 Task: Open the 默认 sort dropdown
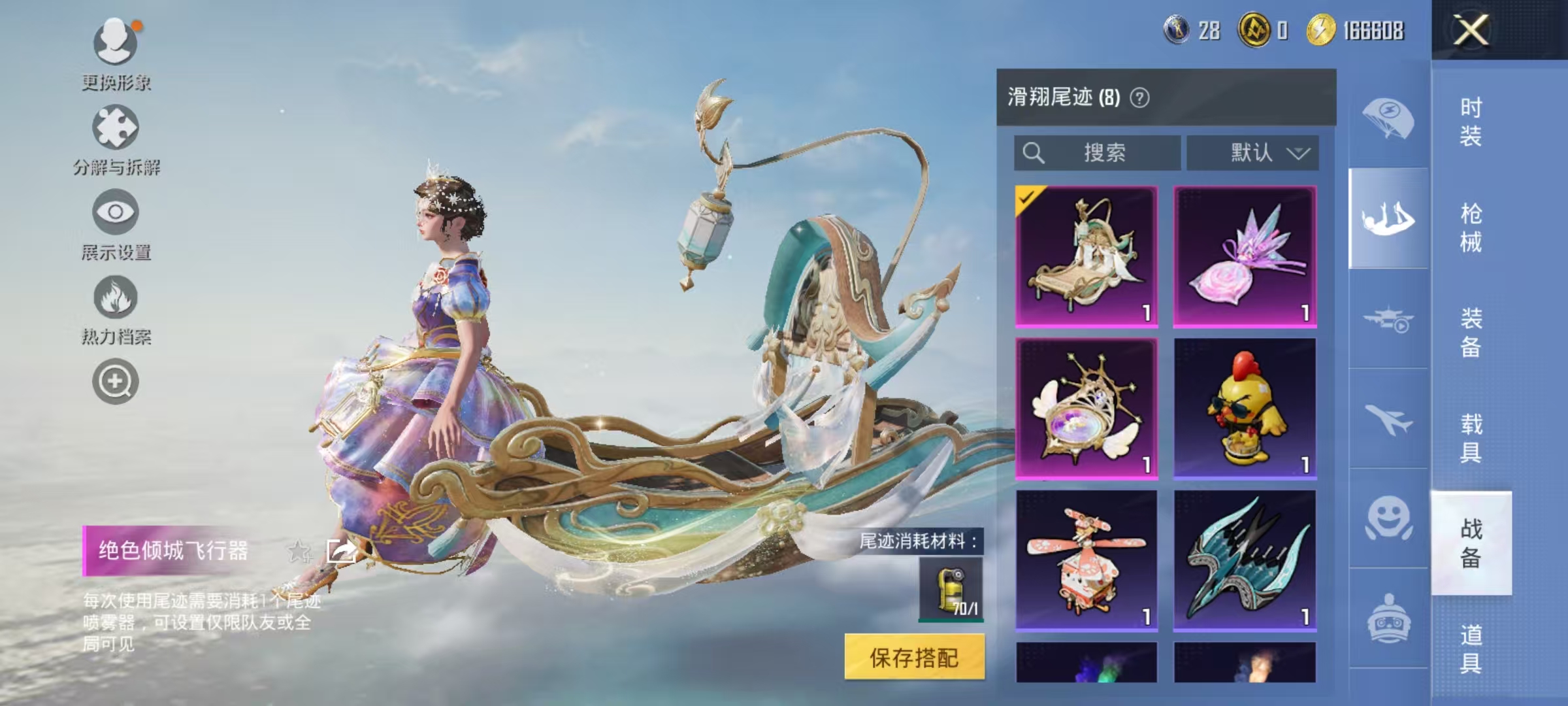[1253, 153]
